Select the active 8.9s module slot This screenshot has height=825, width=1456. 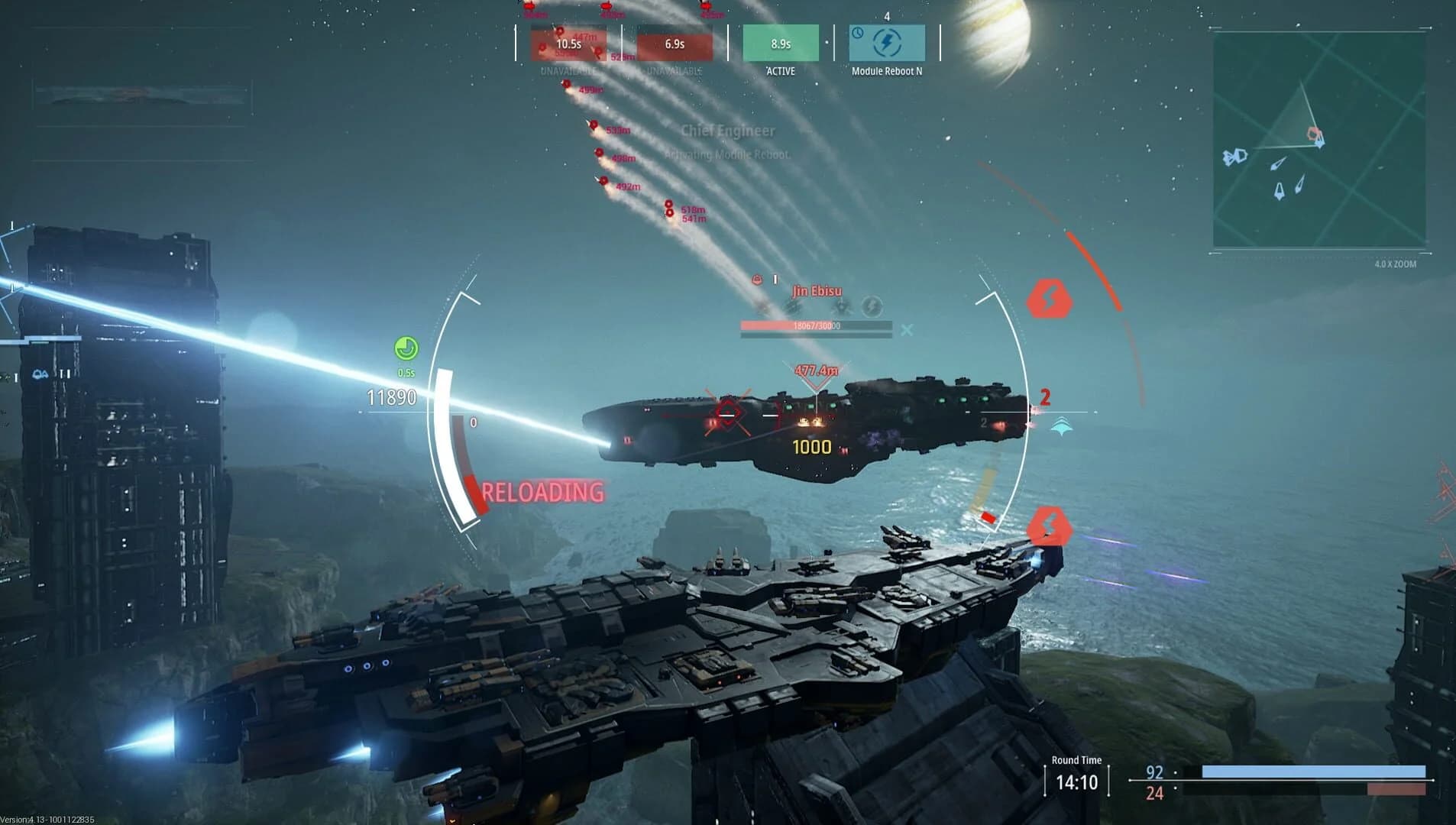(781, 44)
